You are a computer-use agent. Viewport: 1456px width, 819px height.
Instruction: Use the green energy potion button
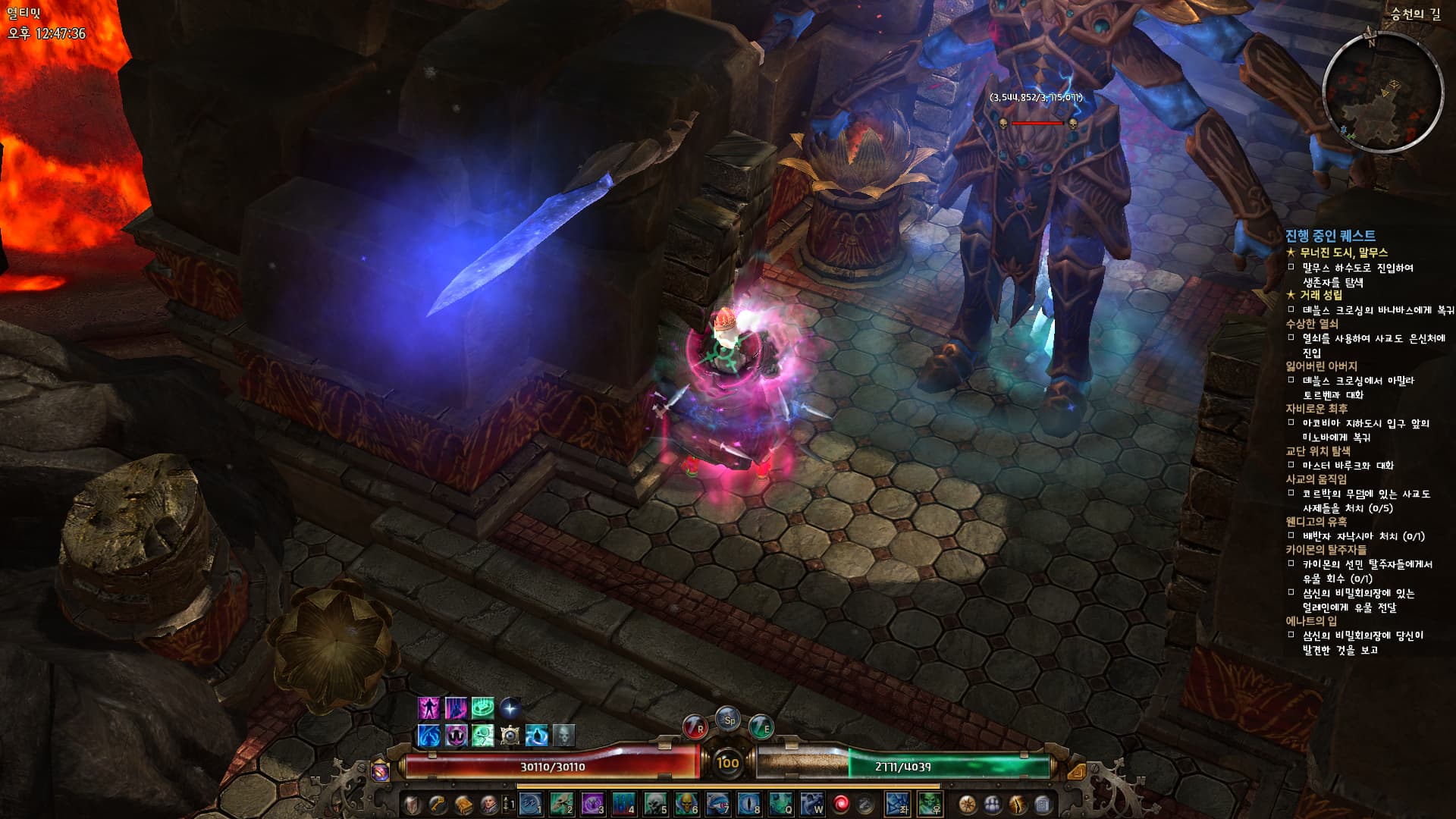[761, 726]
